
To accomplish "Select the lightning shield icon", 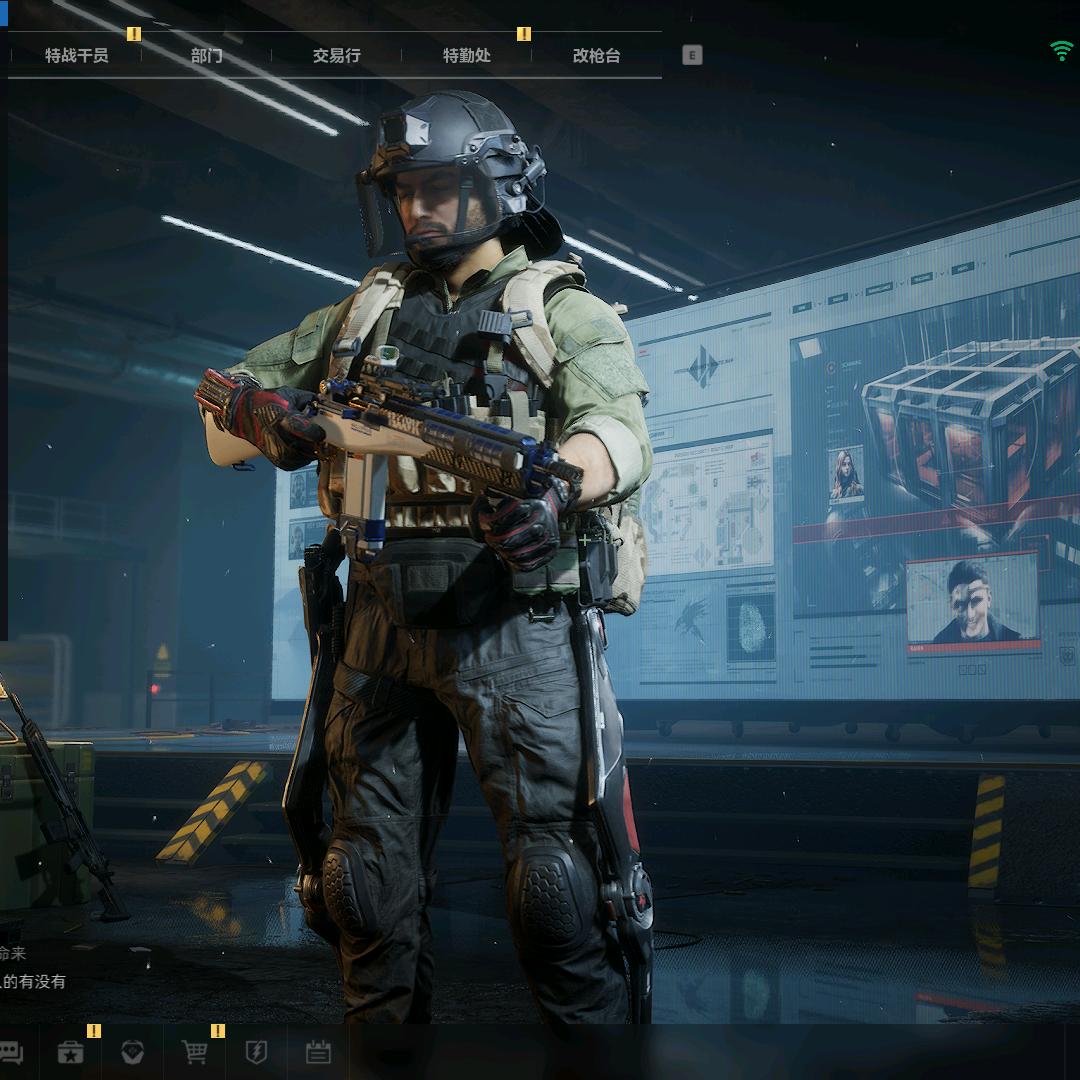I will coord(256,1052).
